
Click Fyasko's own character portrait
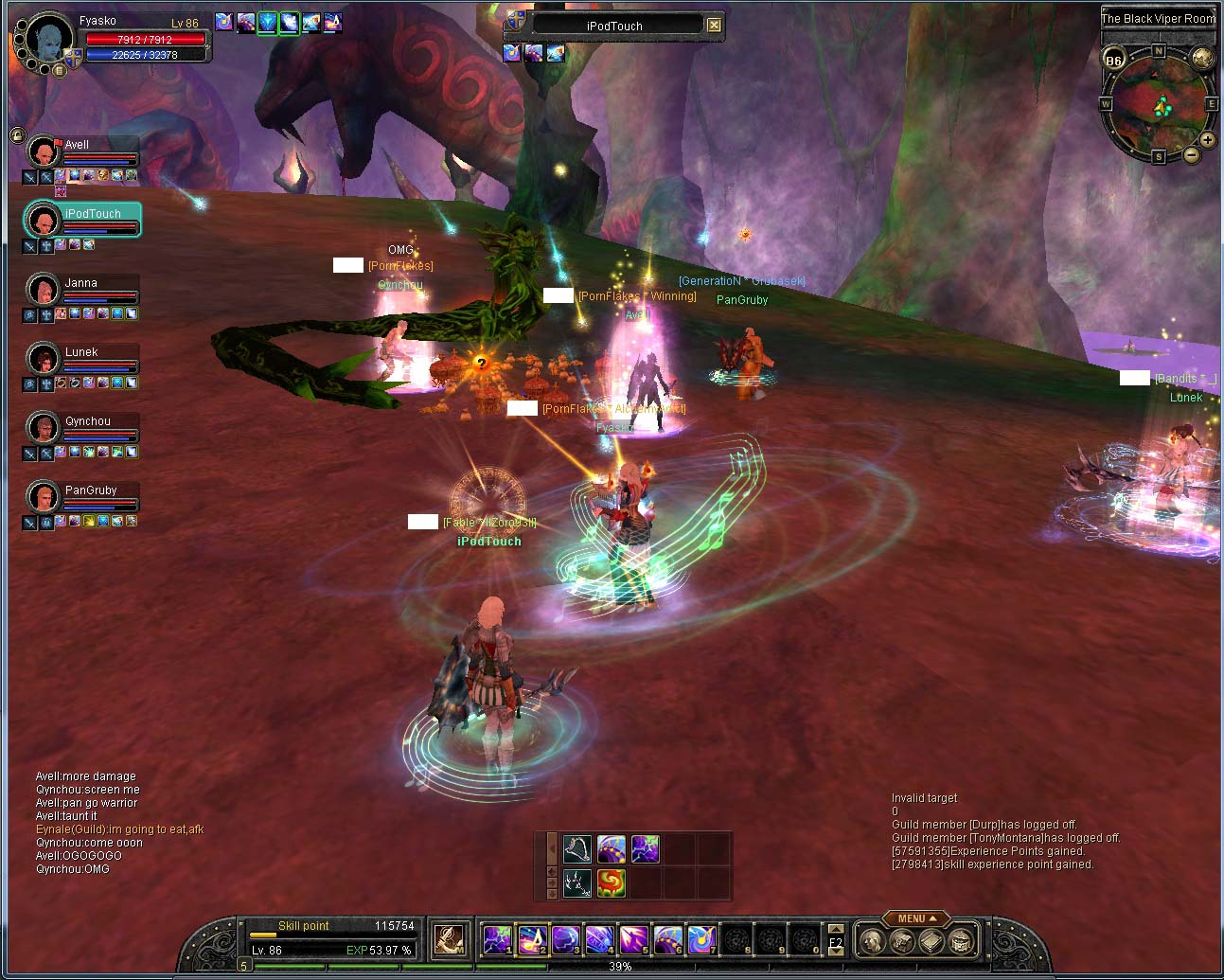click(47, 40)
